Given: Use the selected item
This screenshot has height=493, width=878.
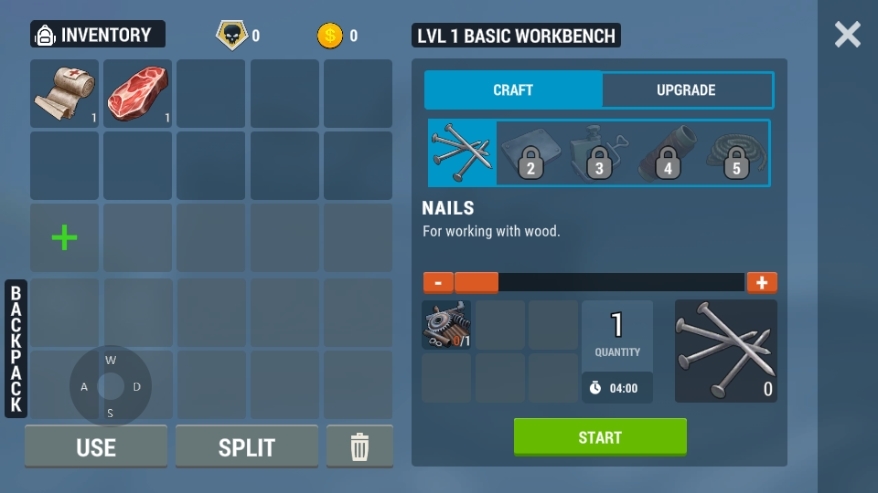Looking at the screenshot, I should 96,447.
